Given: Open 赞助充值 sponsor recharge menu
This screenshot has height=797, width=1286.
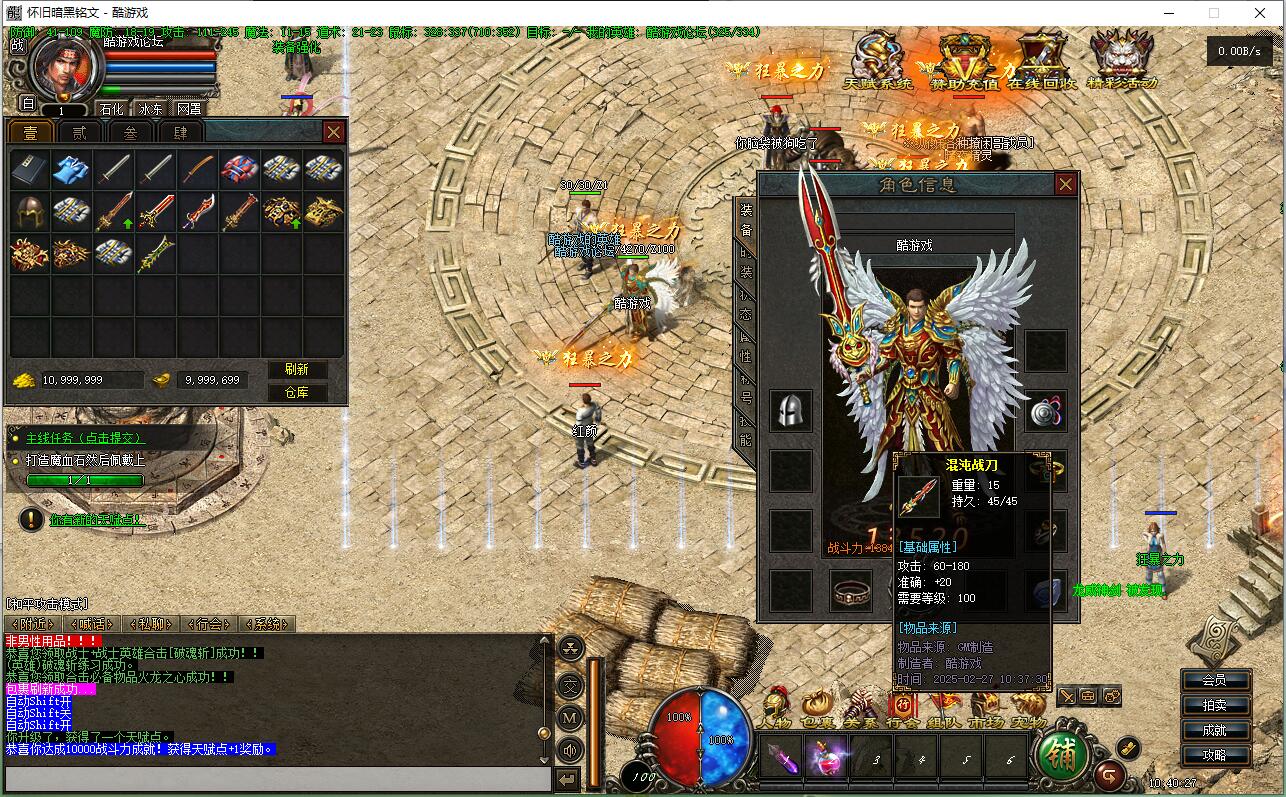Looking at the screenshot, I should 964,62.
